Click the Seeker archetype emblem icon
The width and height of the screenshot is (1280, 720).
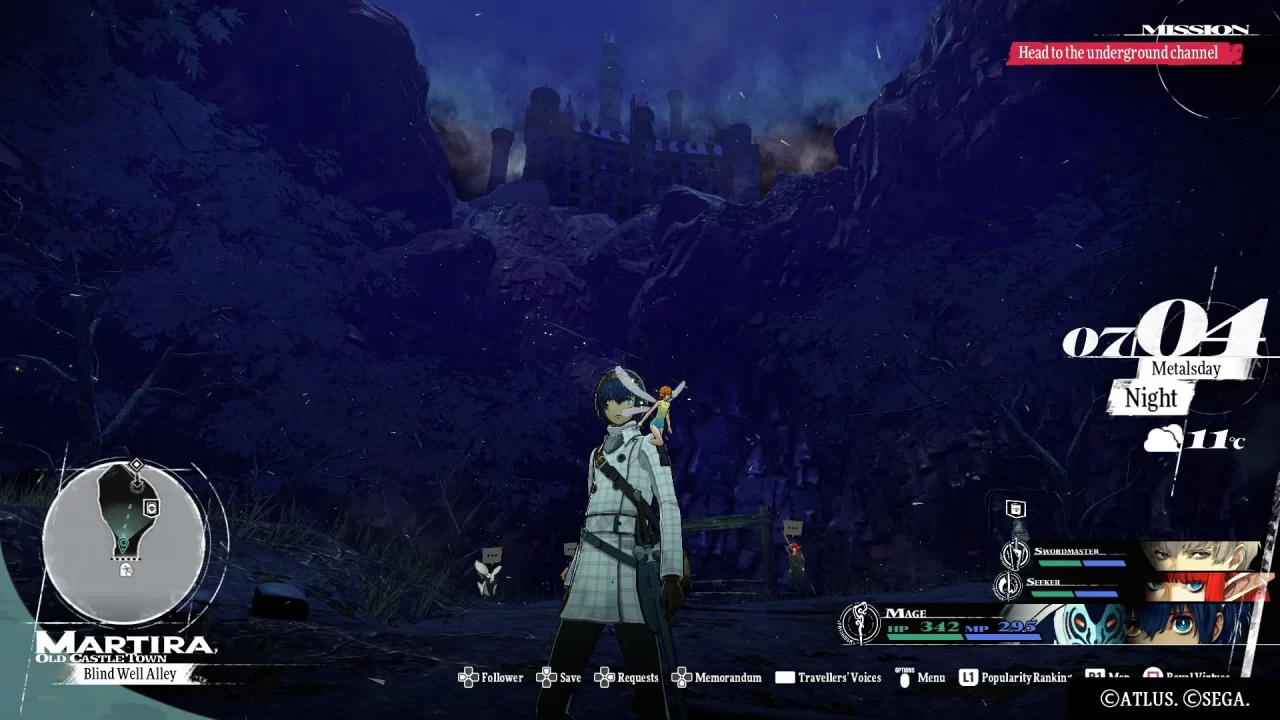1008,585
